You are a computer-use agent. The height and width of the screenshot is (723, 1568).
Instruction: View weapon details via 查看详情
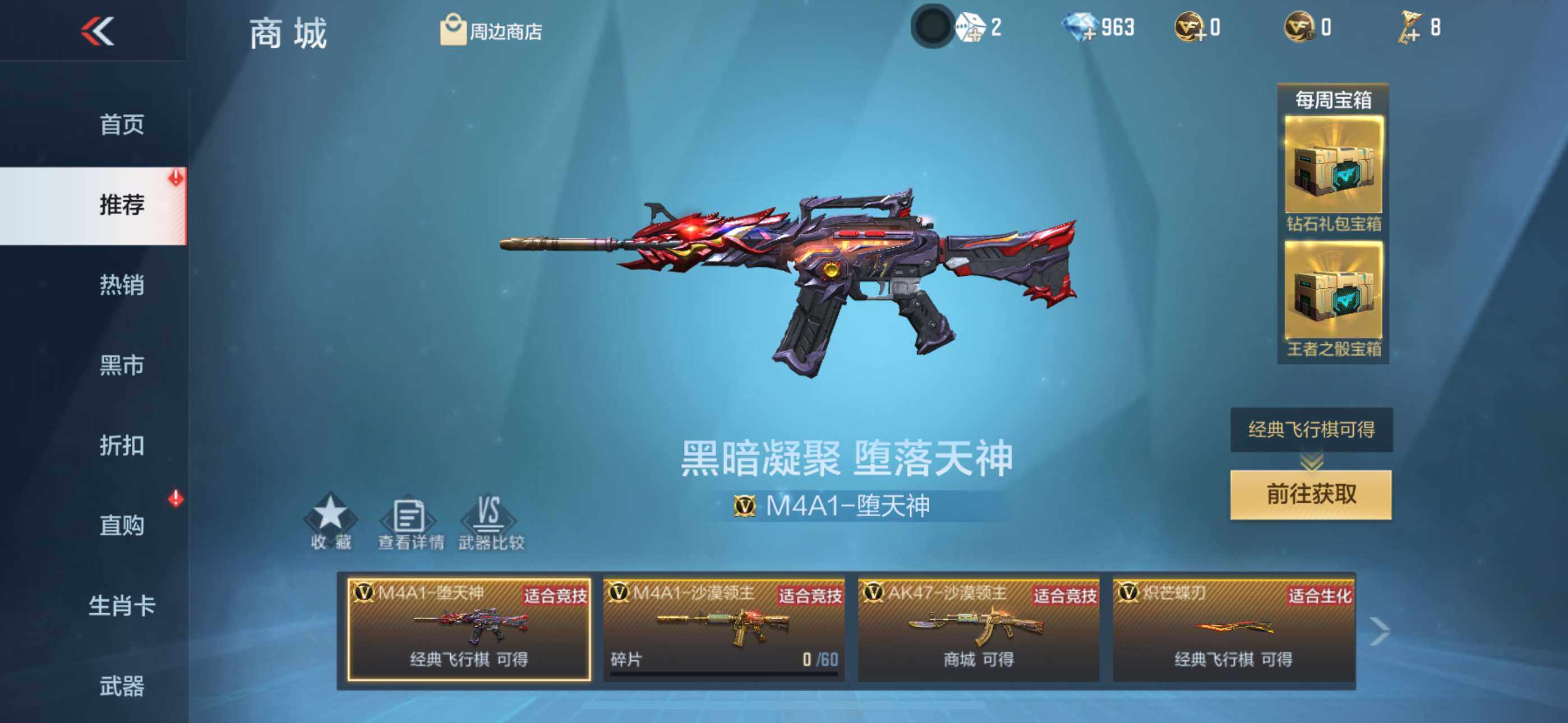411,522
